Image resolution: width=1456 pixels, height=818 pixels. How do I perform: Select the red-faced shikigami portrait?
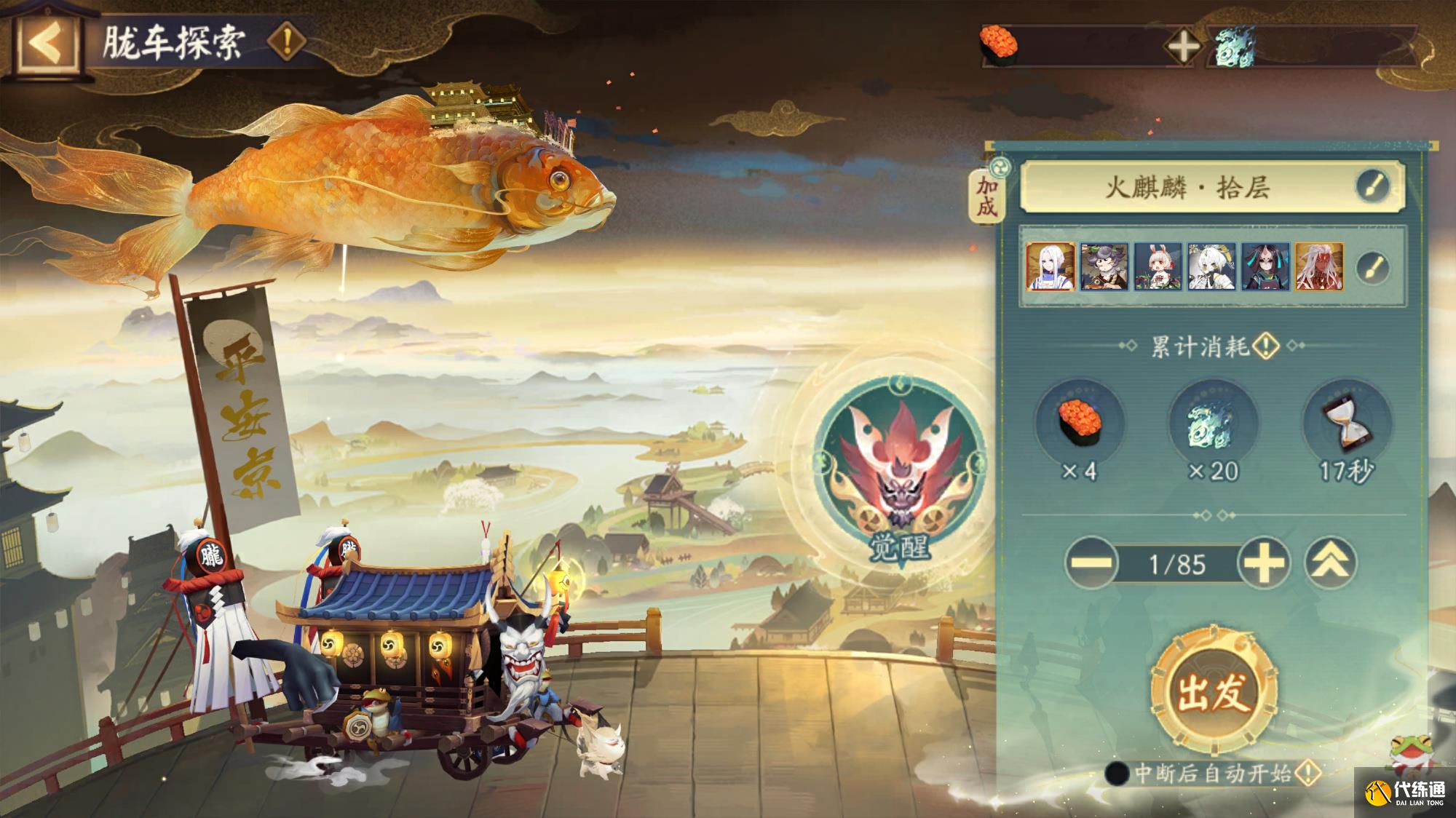(x=1319, y=267)
